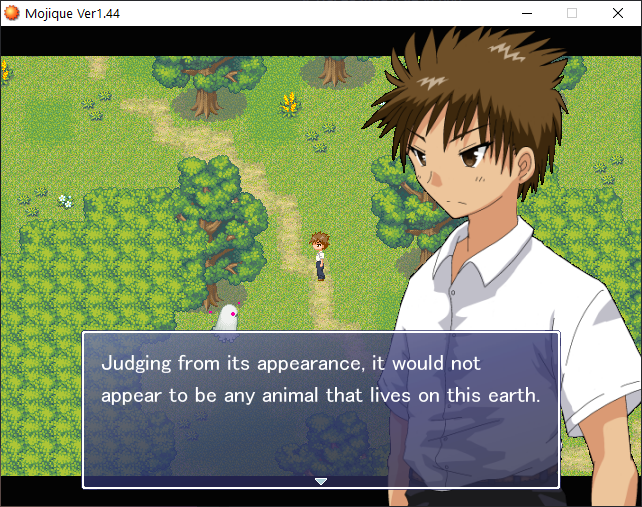This screenshot has width=642, height=507.
Task: Advance dialogue with the white down arrow
Action: 321,481
